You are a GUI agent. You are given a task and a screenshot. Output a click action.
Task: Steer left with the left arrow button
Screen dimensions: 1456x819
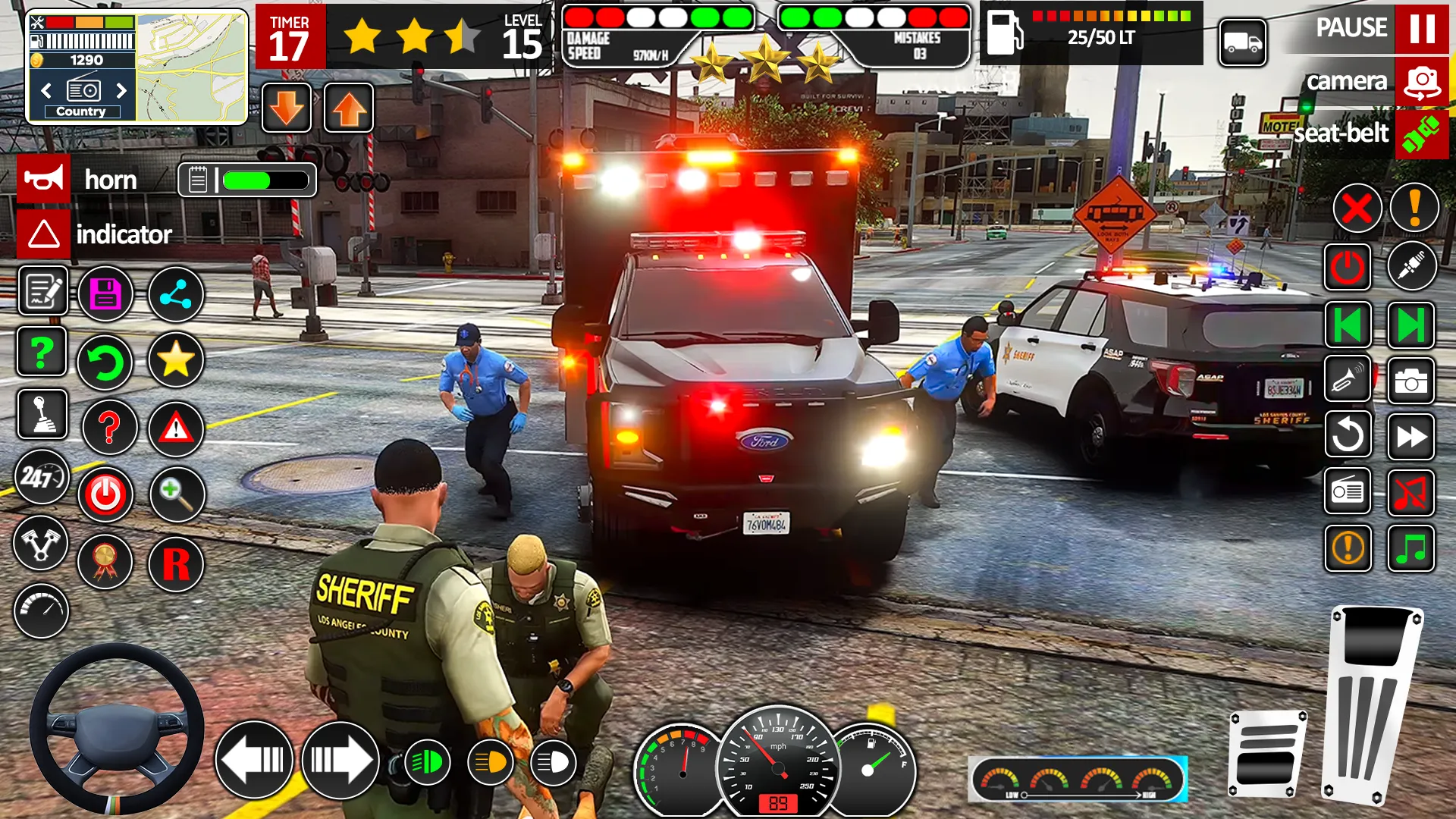click(254, 760)
